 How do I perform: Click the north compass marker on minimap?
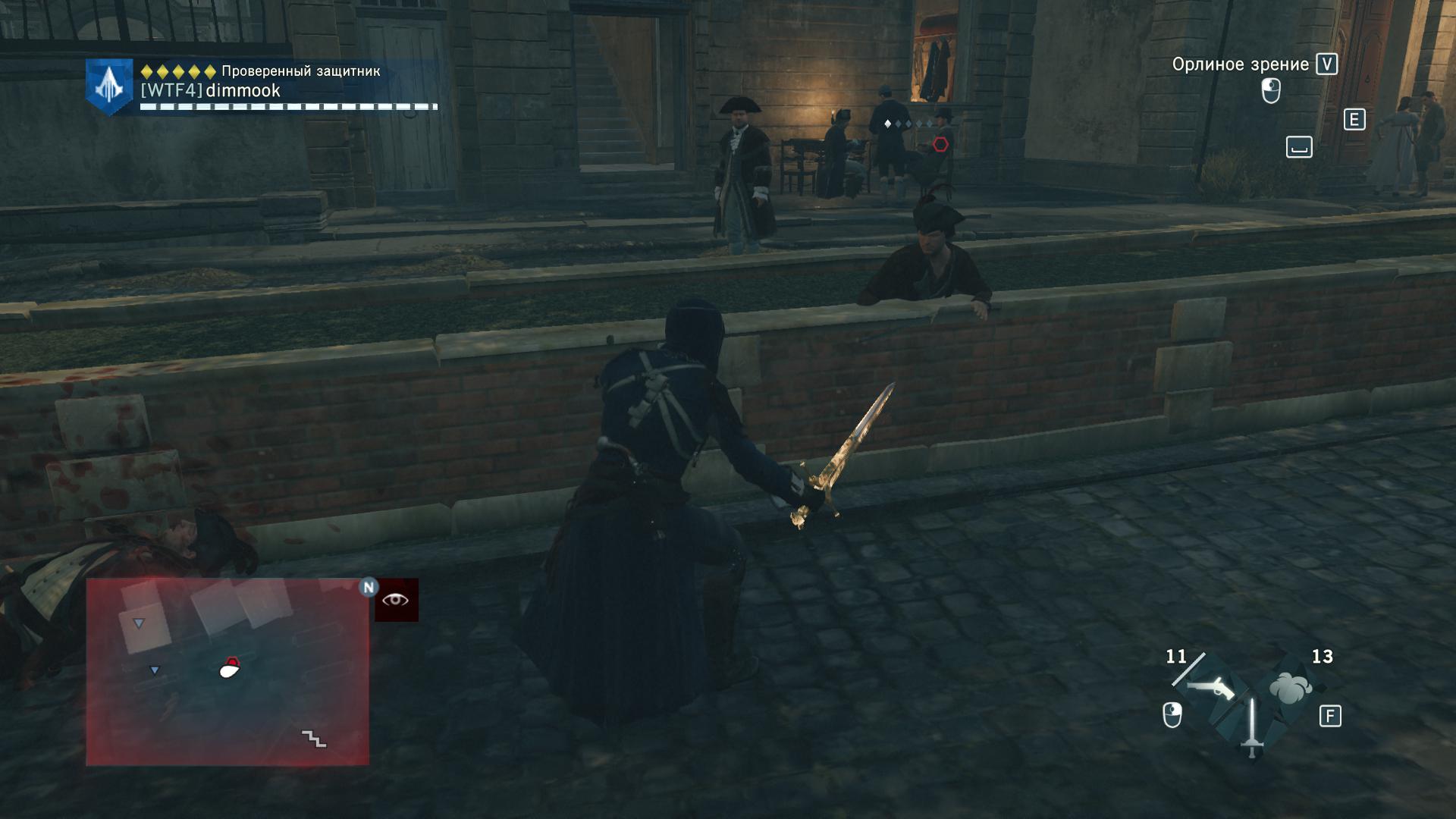369,587
